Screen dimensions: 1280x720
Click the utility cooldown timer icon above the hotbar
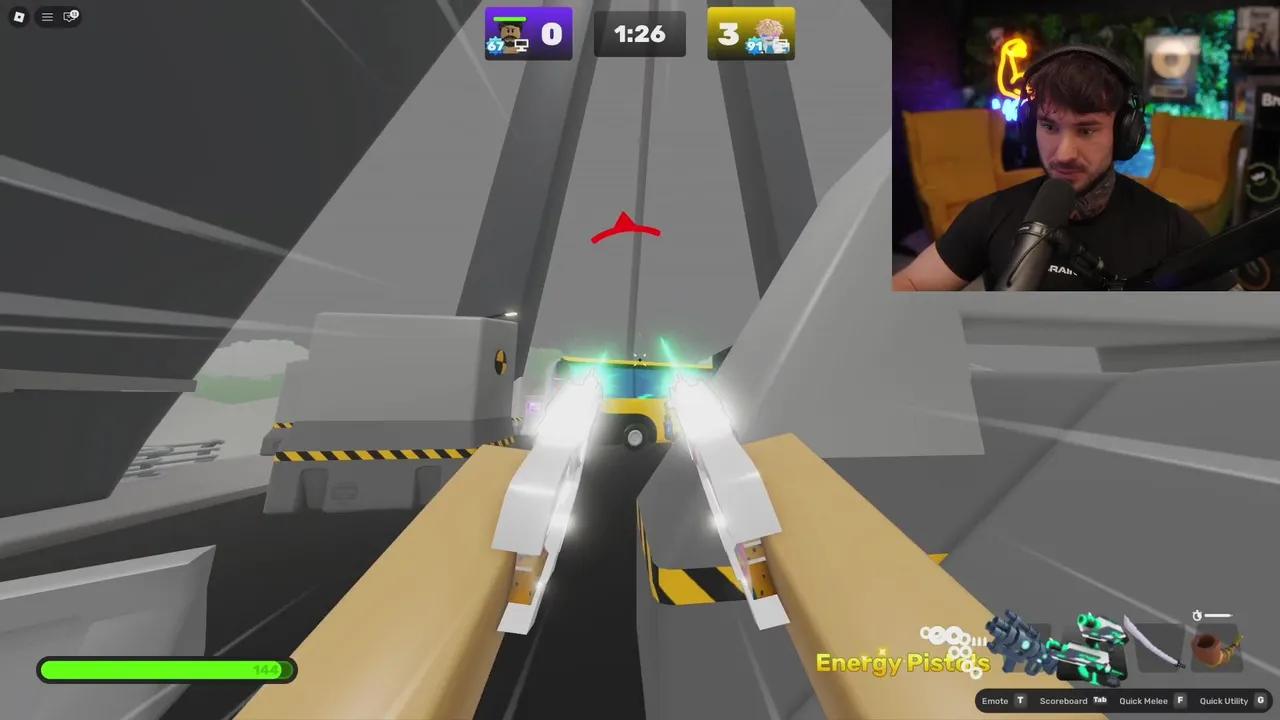click(x=1197, y=616)
